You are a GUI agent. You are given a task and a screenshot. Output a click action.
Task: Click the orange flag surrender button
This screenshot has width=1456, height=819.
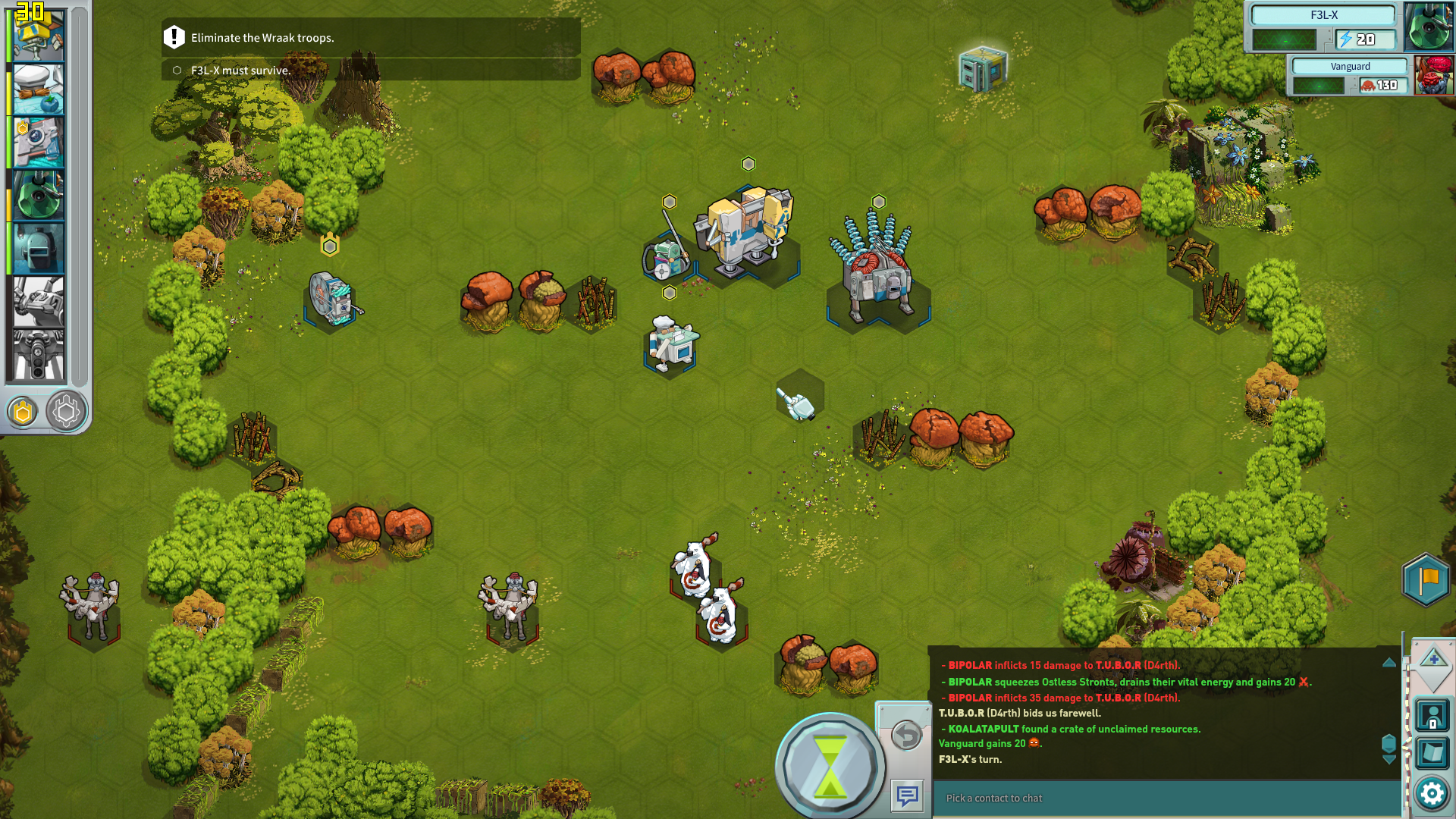coord(1426,580)
